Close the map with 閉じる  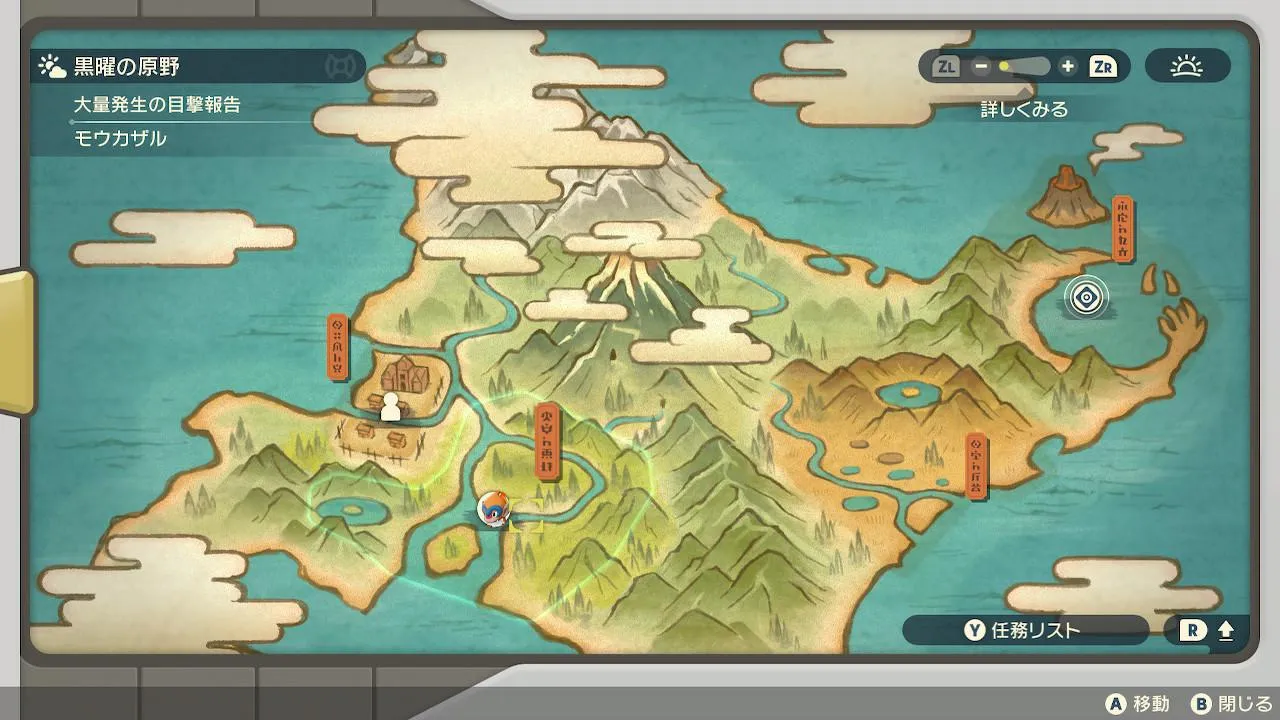(x=1232, y=704)
